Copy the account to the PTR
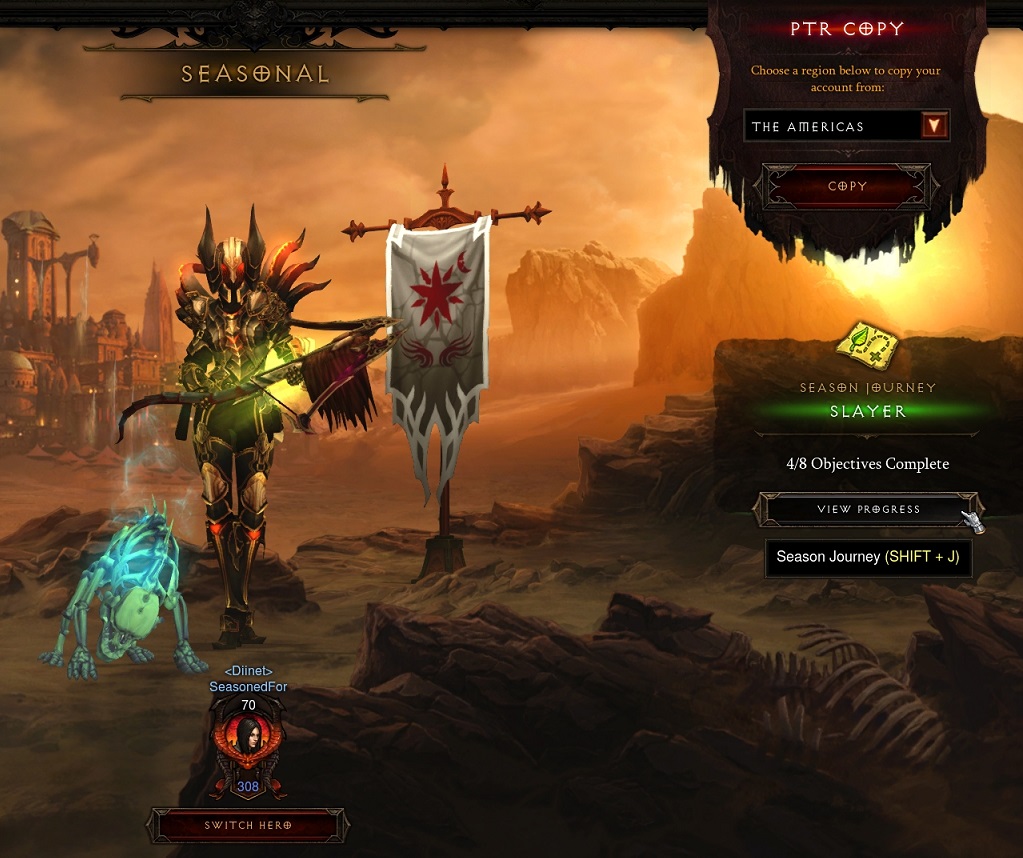The width and height of the screenshot is (1023, 858). pyautogui.click(x=847, y=187)
